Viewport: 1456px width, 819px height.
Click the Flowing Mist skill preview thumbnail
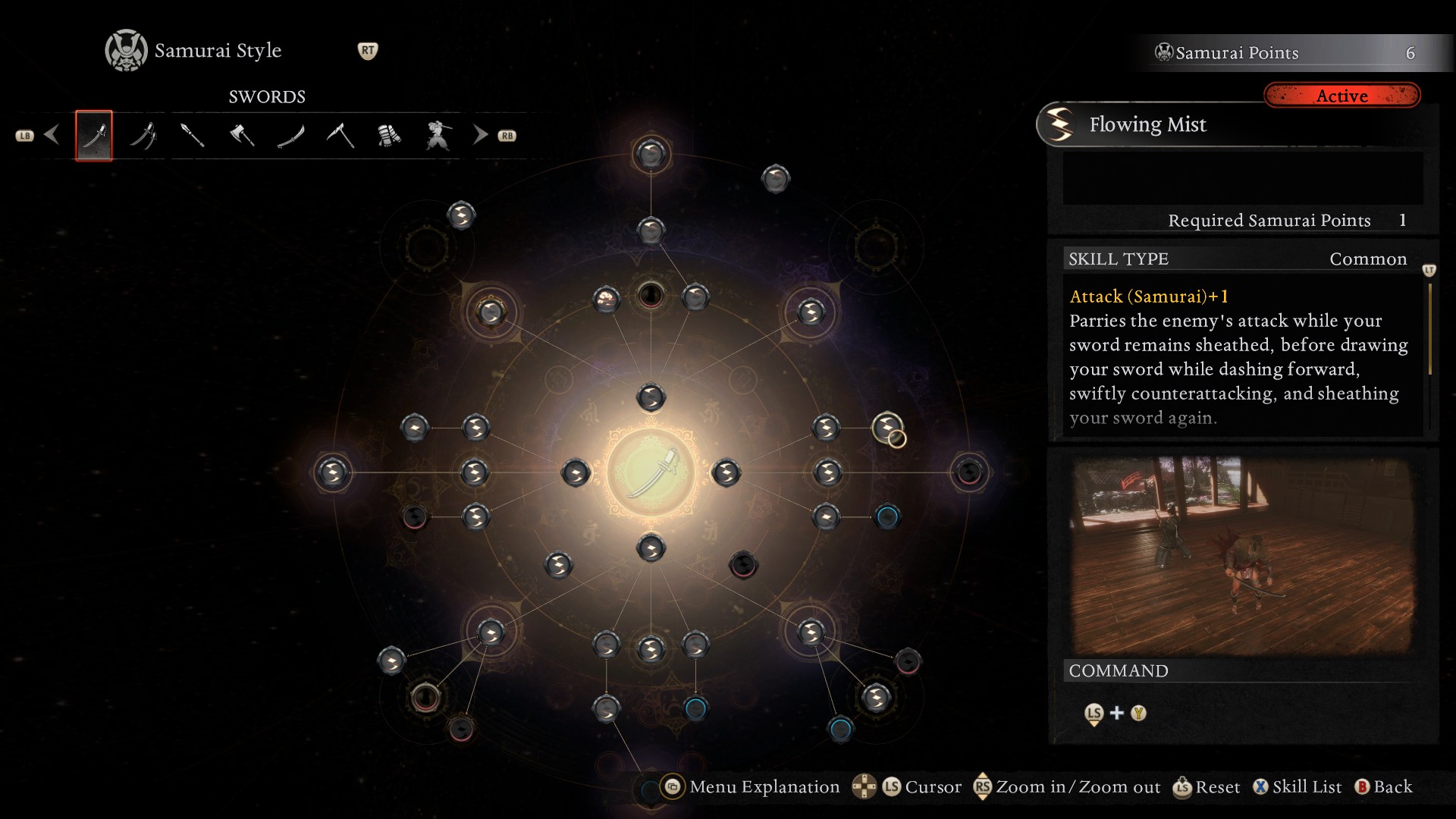click(1242, 555)
